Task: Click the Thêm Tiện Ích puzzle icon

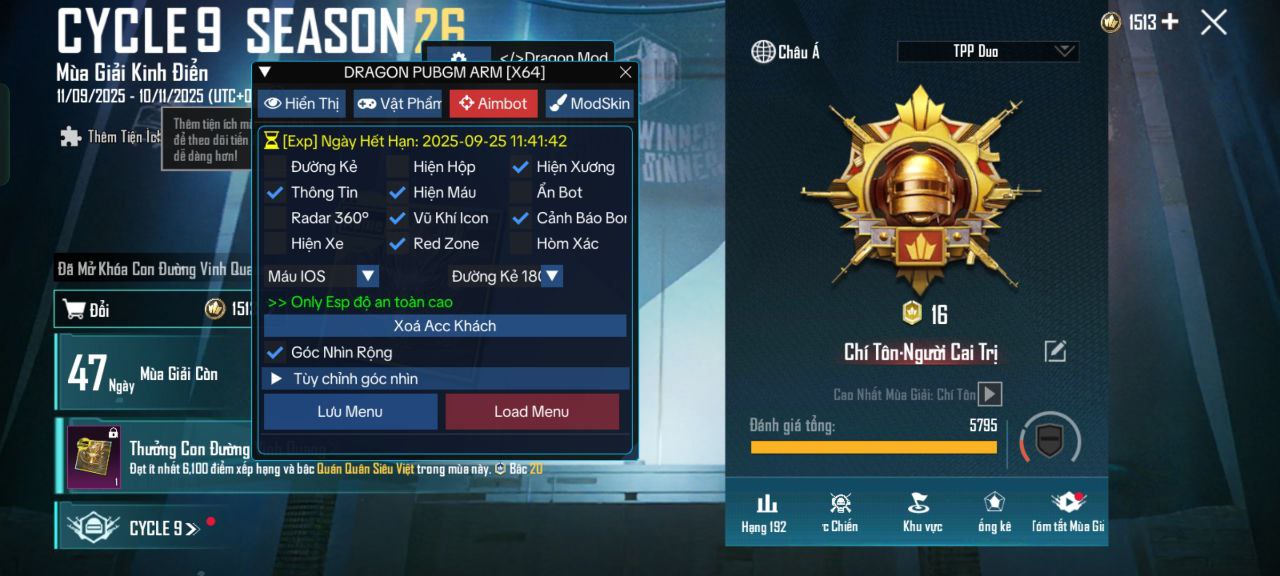Action: pos(70,137)
